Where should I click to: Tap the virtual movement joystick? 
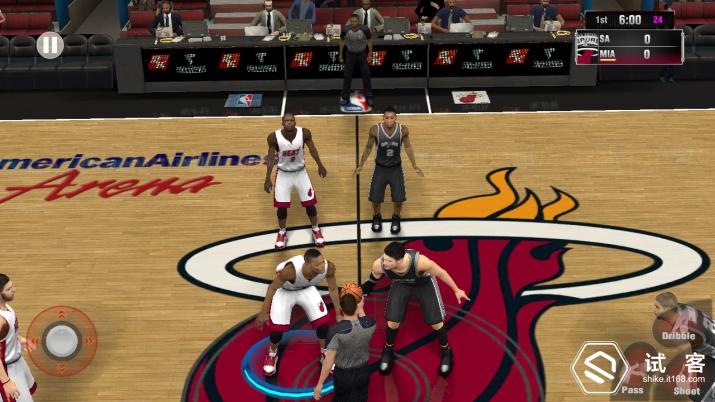click(62, 341)
